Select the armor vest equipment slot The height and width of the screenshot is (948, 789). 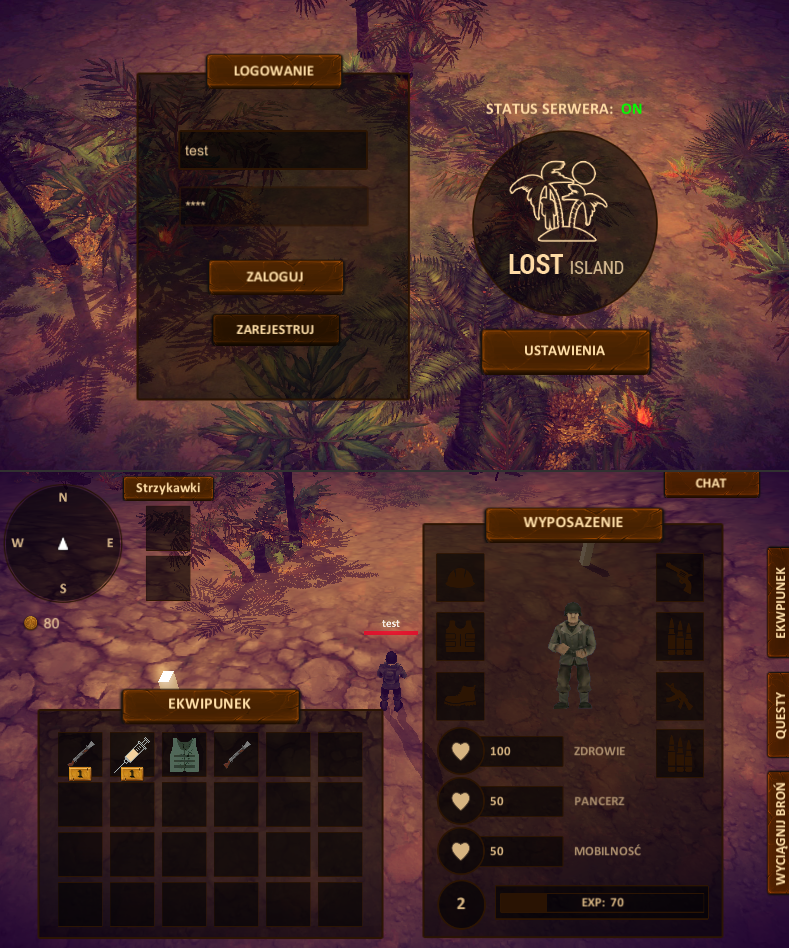[x=460, y=637]
